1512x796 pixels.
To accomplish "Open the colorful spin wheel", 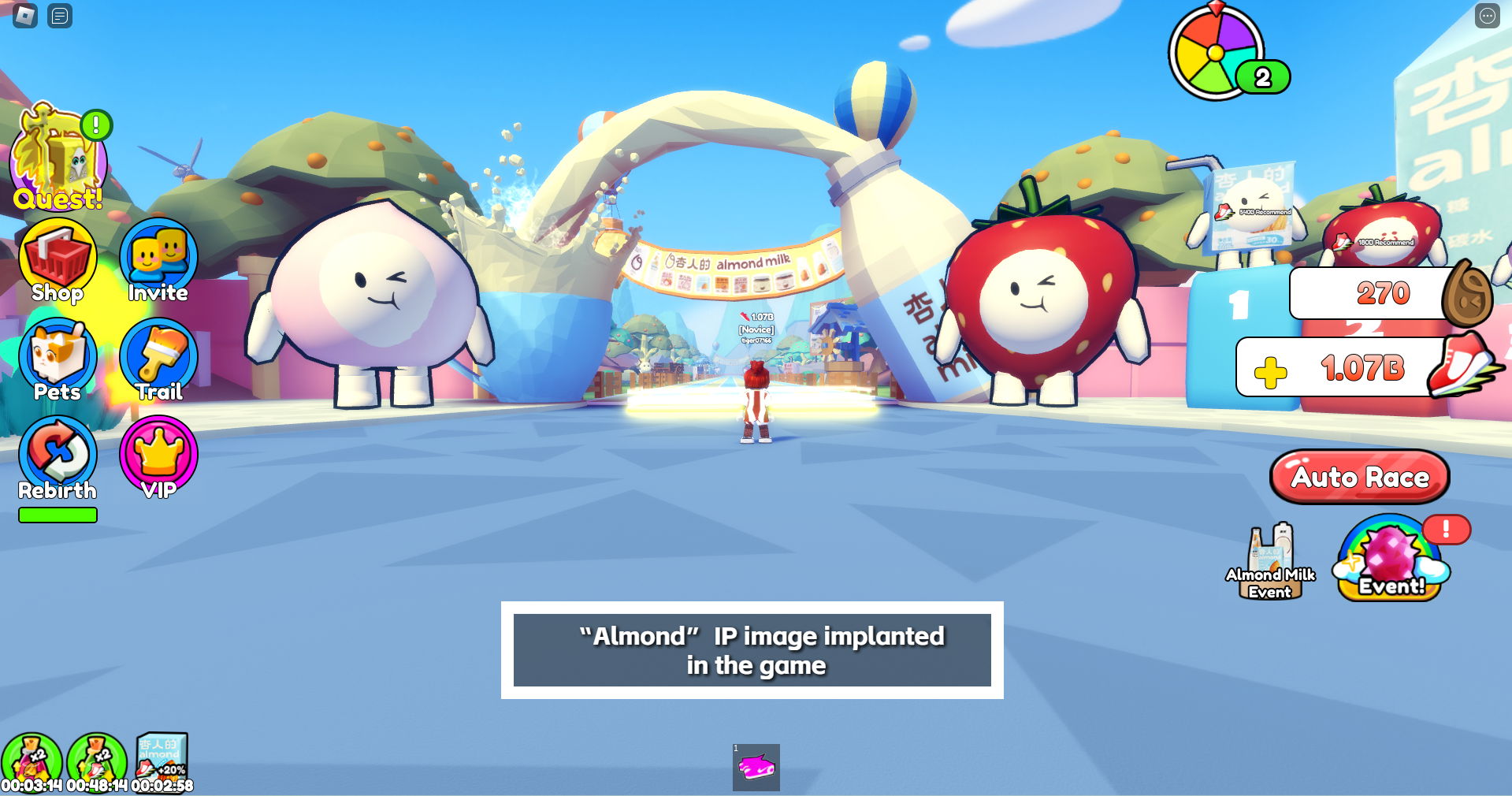I will tap(1216, 54).
